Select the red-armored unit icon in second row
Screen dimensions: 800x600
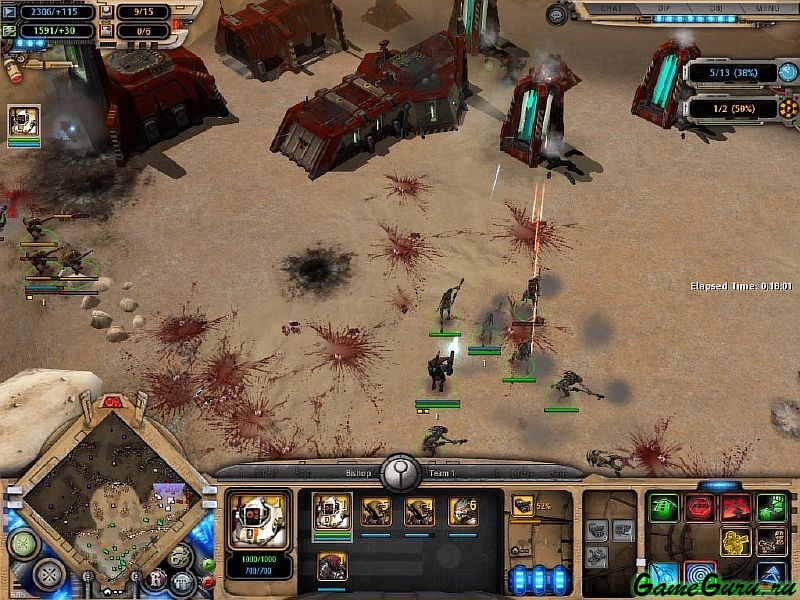pos(332,566)
